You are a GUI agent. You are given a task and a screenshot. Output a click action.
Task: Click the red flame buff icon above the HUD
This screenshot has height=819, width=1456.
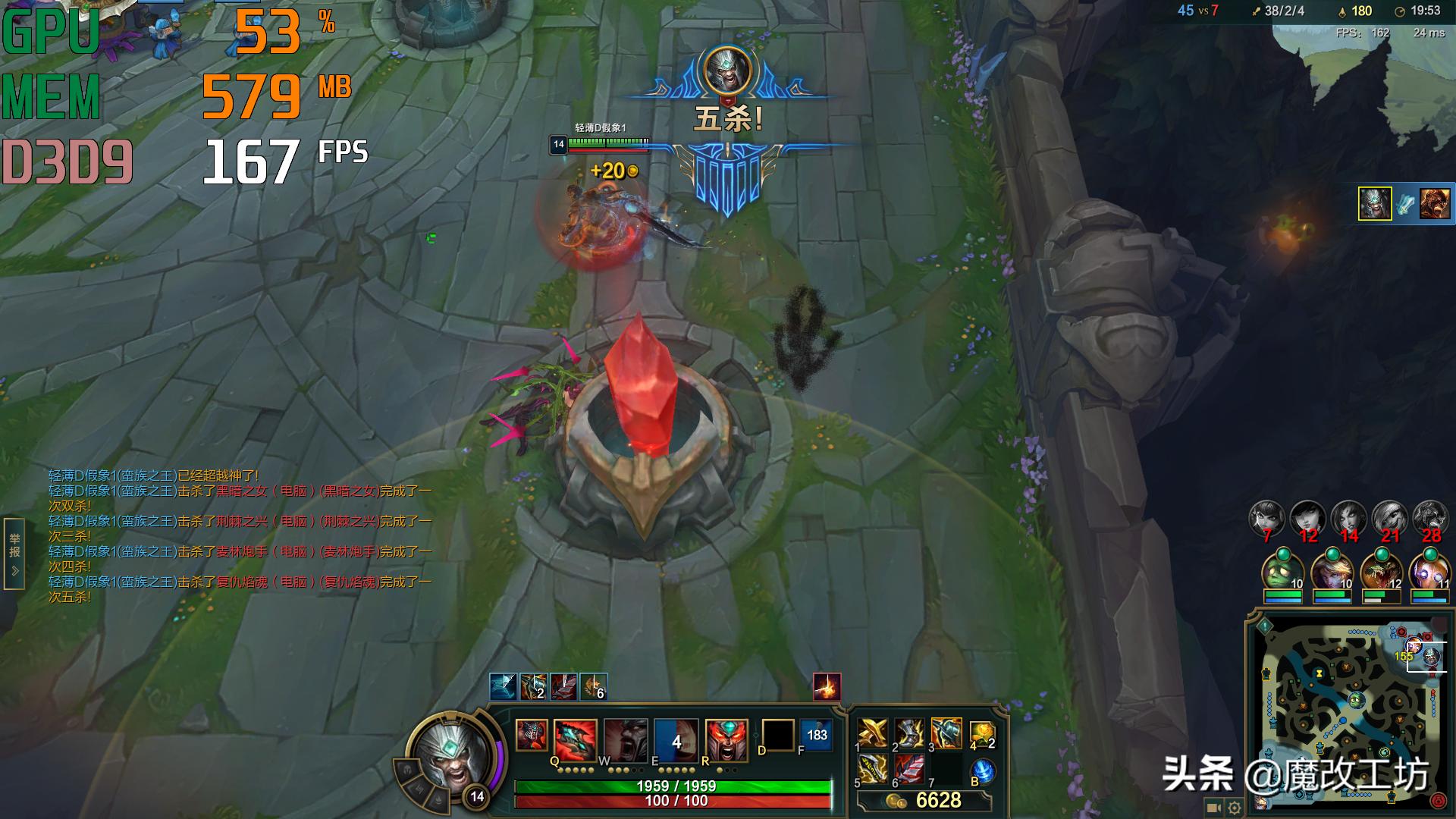[x=825, y=687]
